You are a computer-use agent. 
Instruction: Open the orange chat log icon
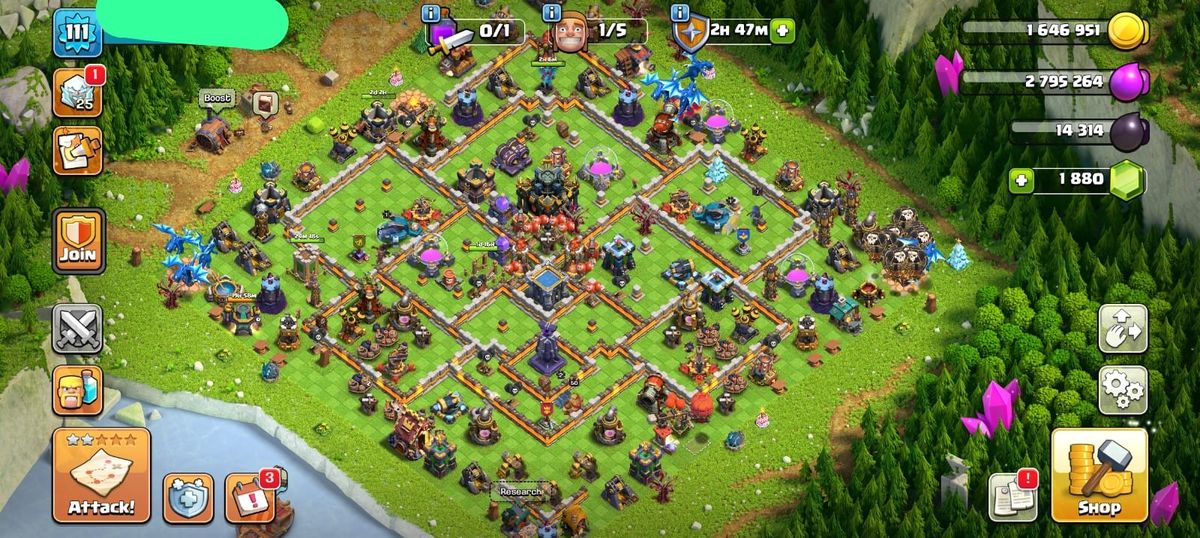click(x=78, y=151)
